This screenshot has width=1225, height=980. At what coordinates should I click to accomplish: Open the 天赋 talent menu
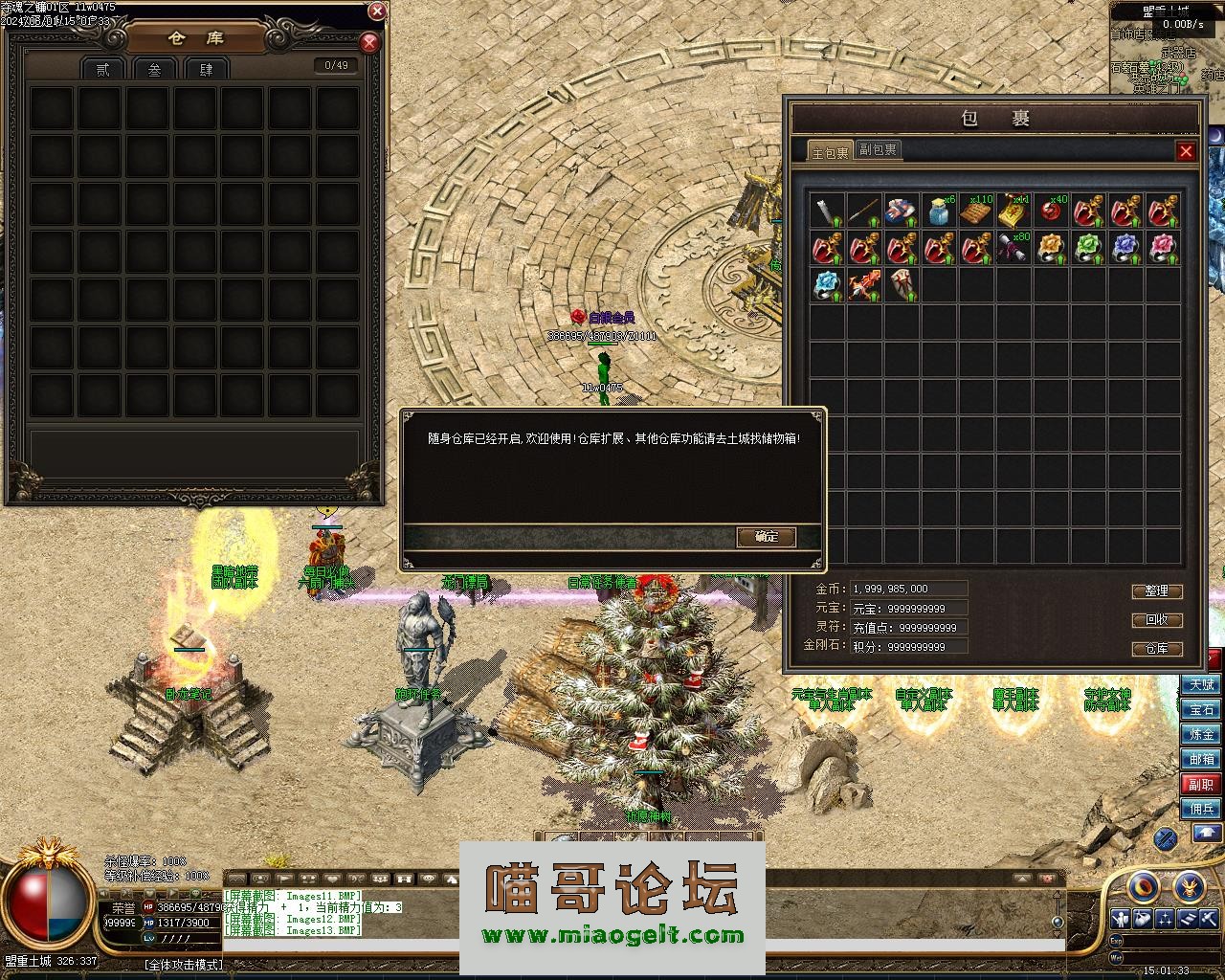pyautogui.click(x=1201, y=685)
